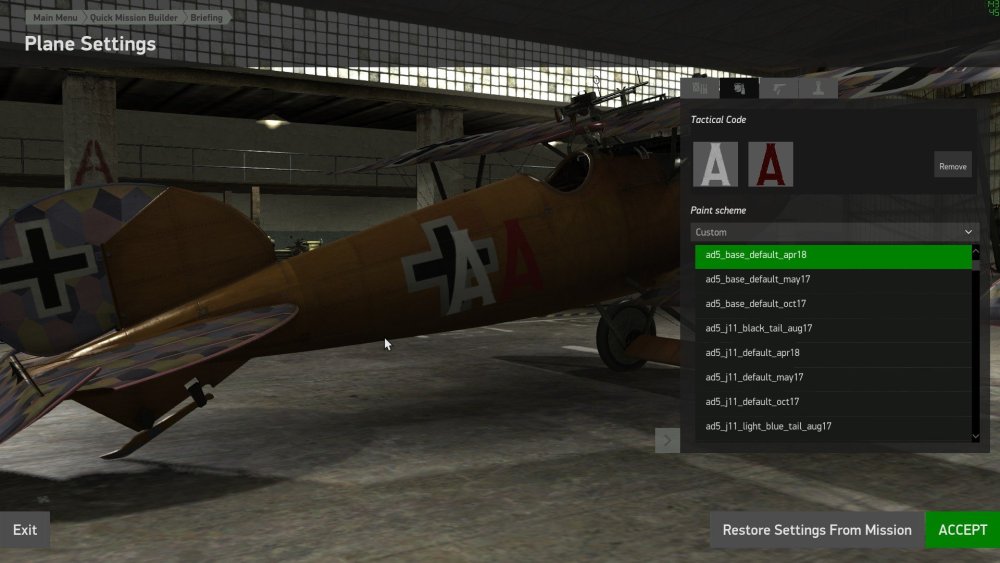Accept the plane settings
The width and height of the screenshot is (1000, 563).
pos(962,530)
